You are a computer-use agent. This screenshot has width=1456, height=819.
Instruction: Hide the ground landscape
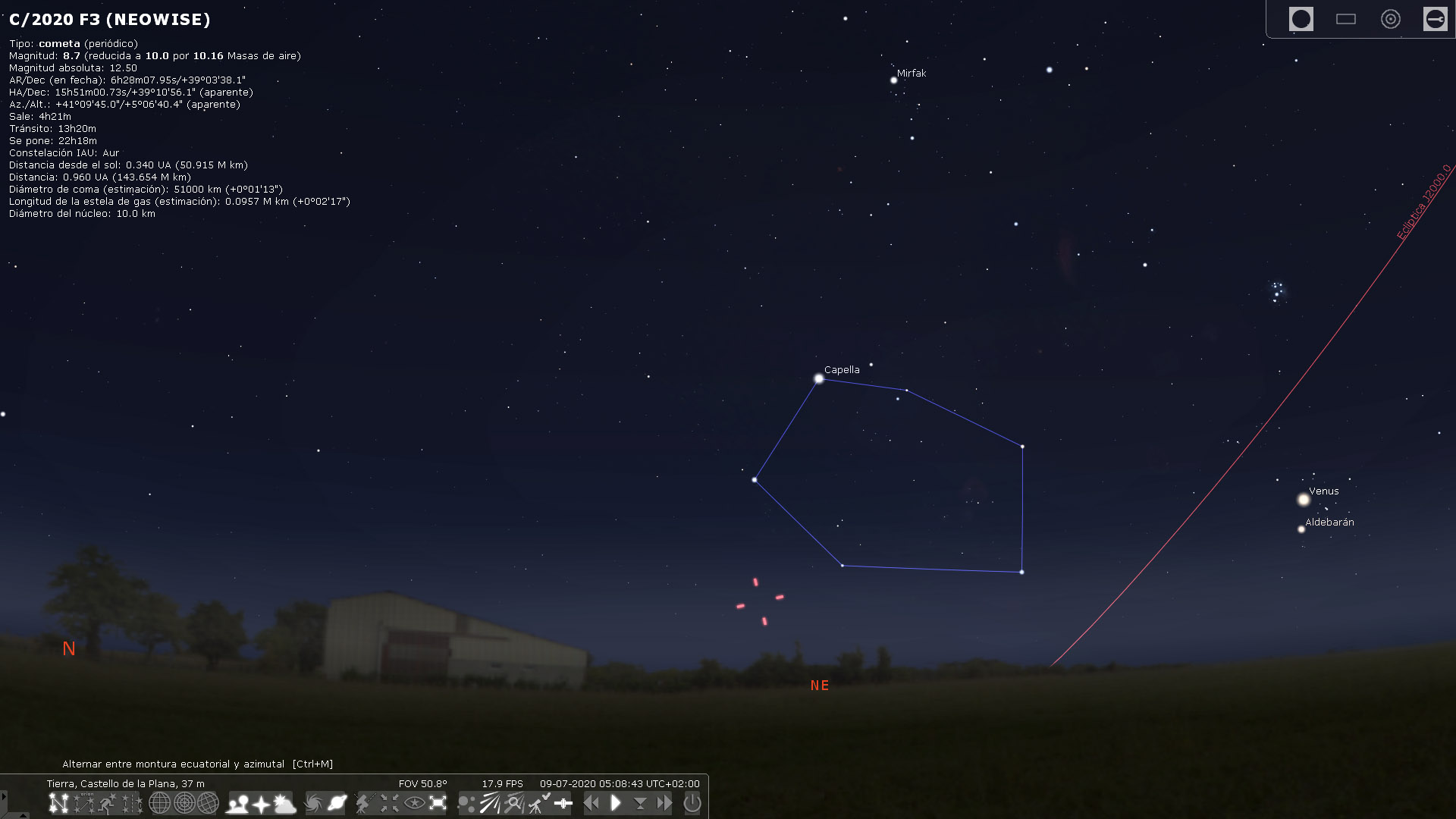(x=238, y=803)
